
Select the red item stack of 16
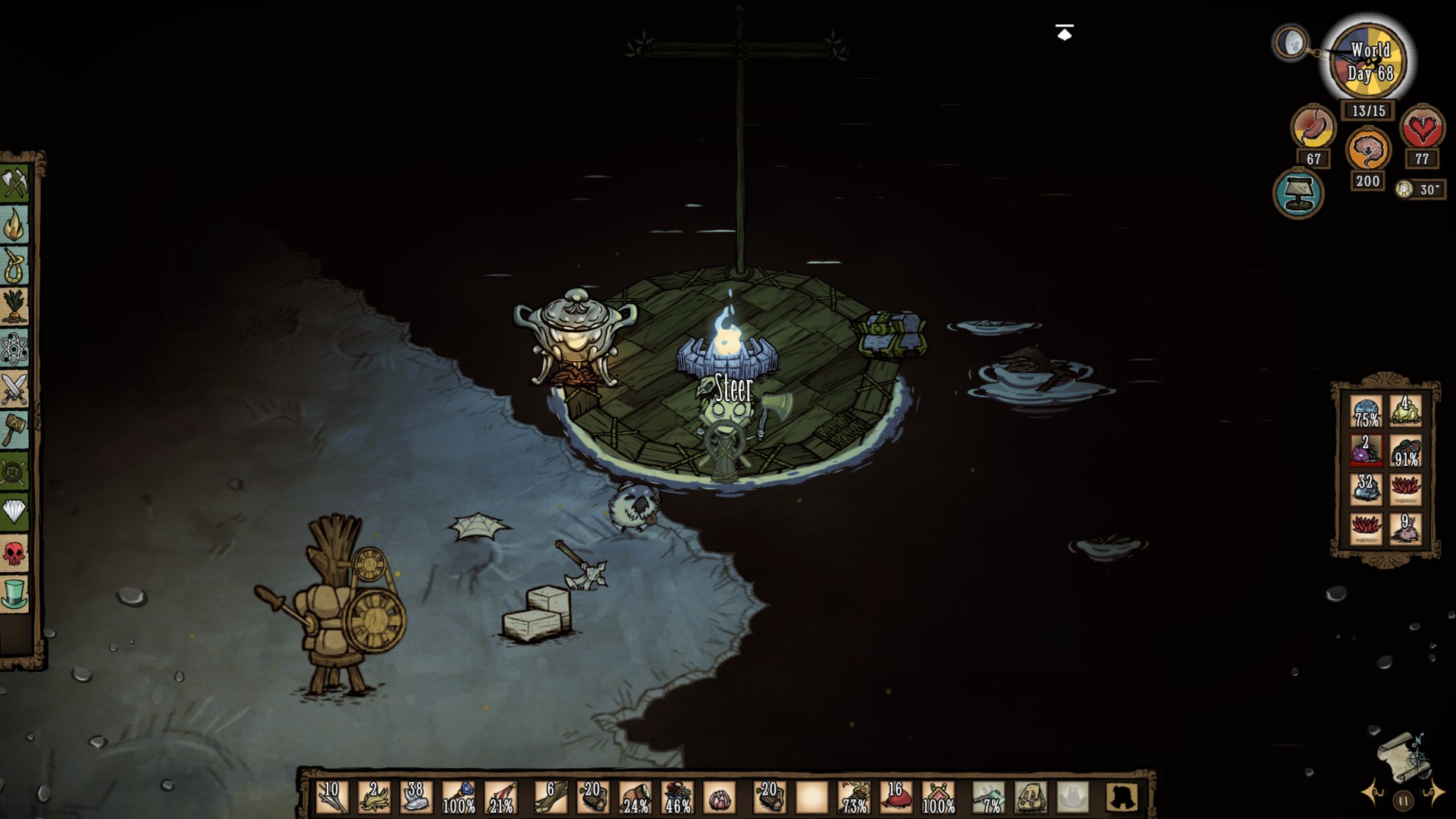896,798
